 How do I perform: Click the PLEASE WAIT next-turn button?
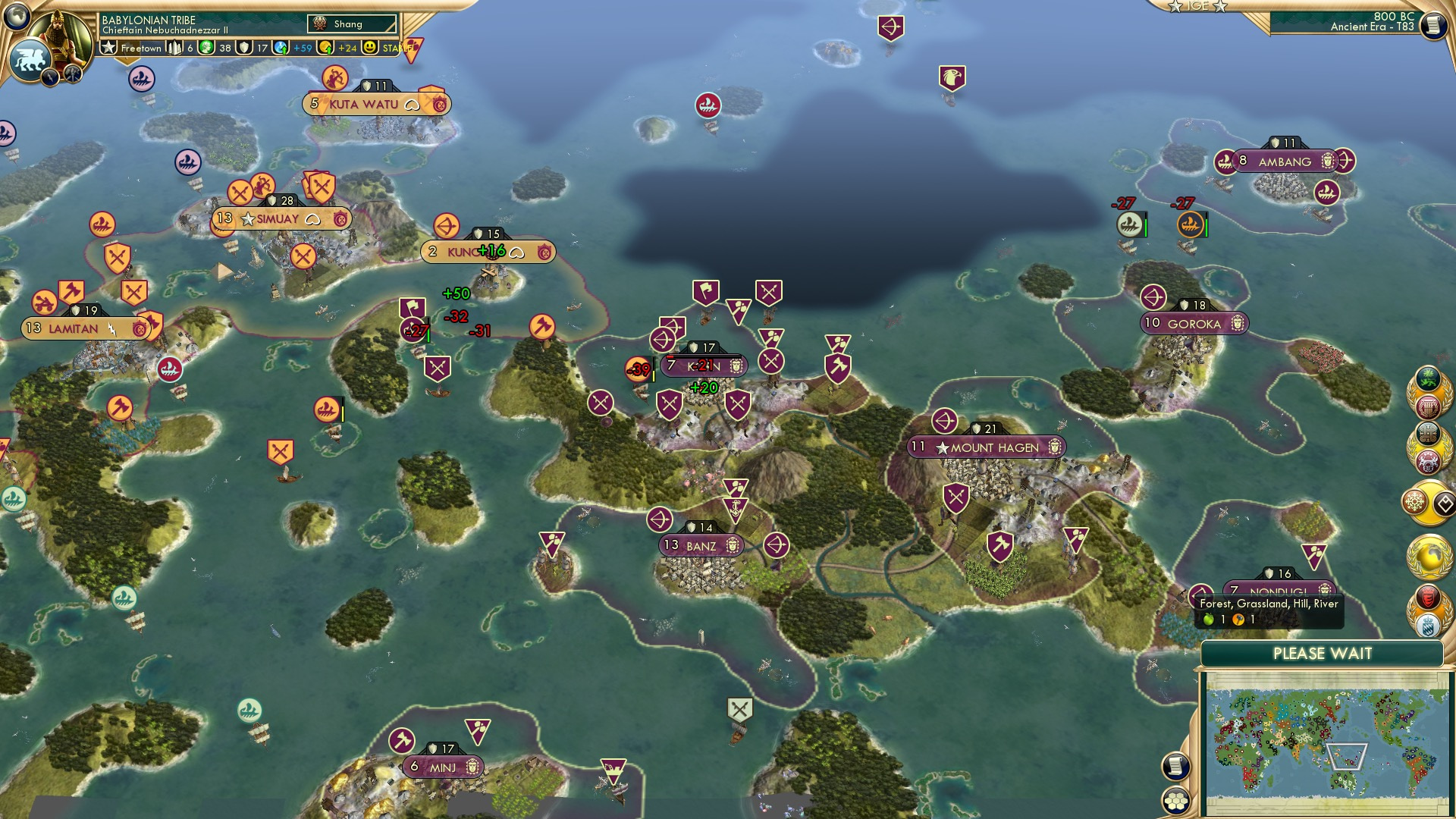[x=1323, y=652]
